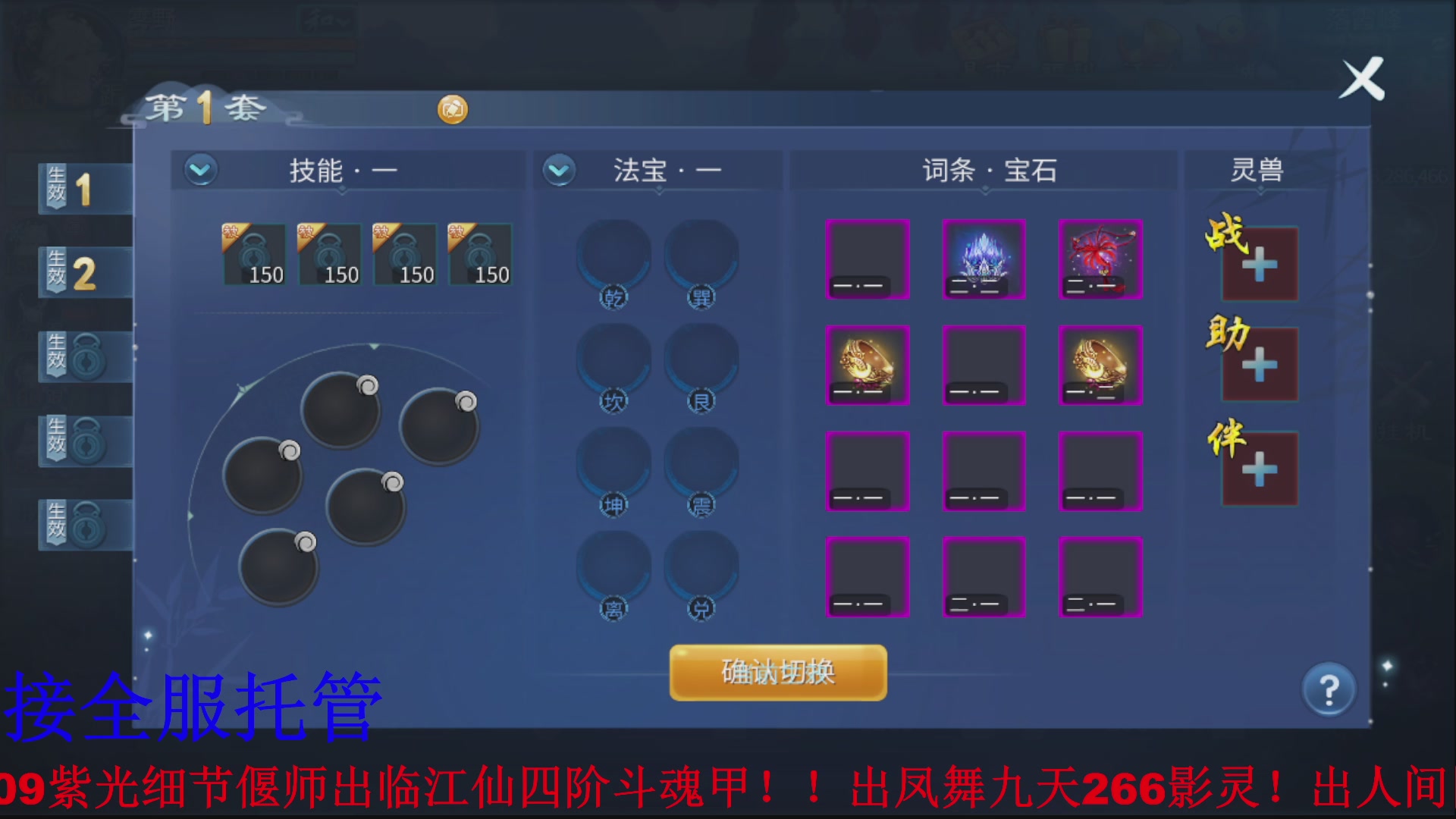Viewport: 1456px width, 819px height.
Task: Add a battle pet via 战 plus slot
Action: click(1260, 262)
